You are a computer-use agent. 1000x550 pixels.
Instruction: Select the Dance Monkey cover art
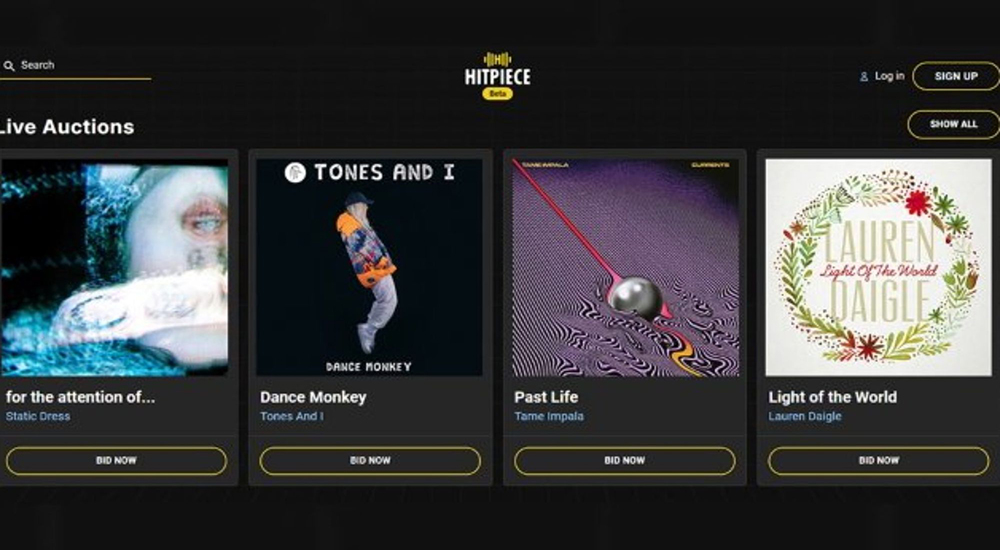click(x=370, y=267)
